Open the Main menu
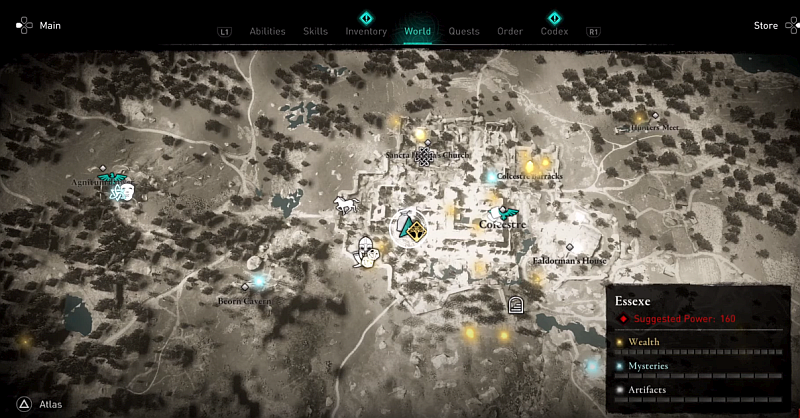Screen dimensions: 800x418 (39, 26)
